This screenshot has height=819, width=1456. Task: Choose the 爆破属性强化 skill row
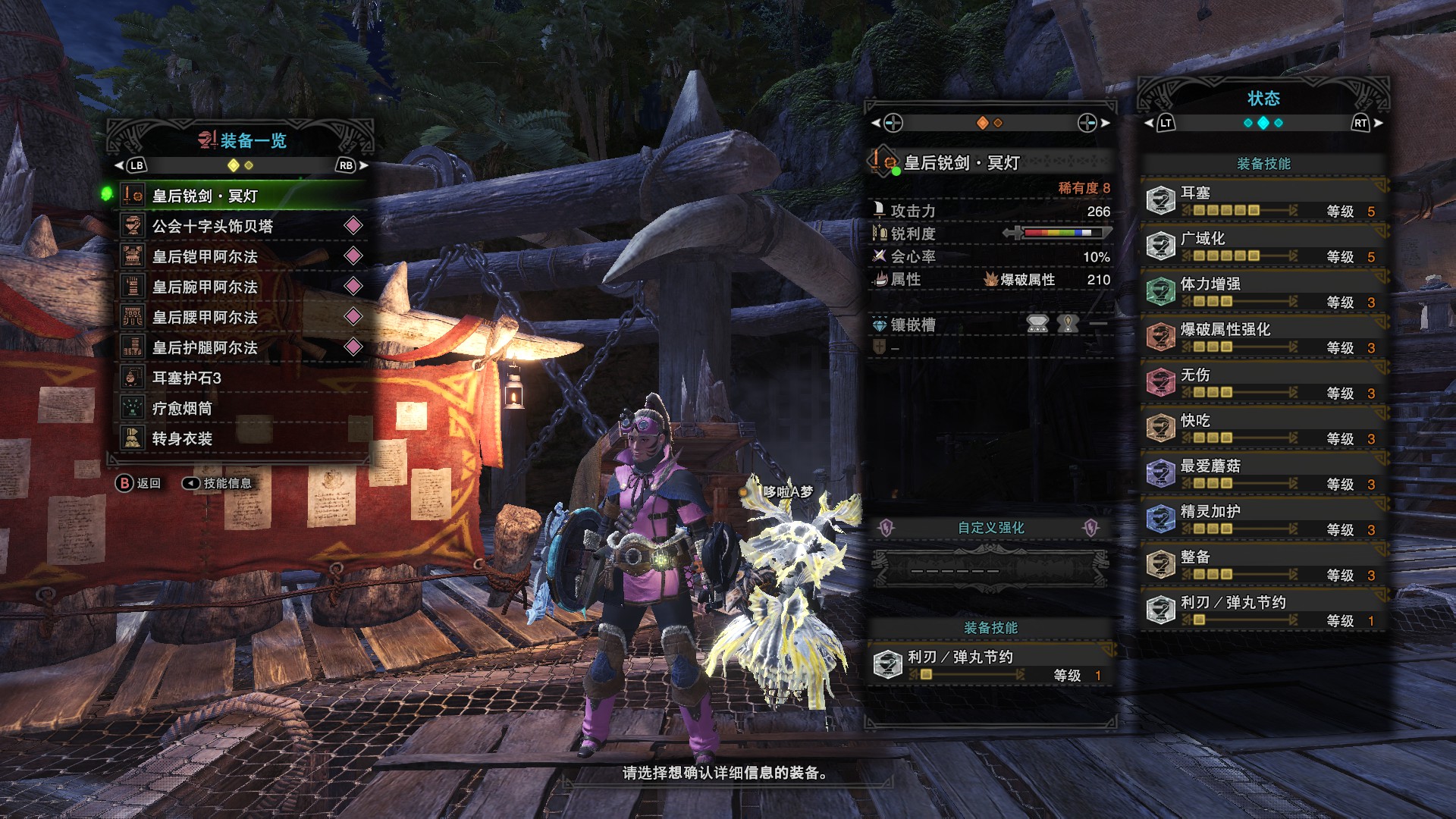pos(1263,337)
